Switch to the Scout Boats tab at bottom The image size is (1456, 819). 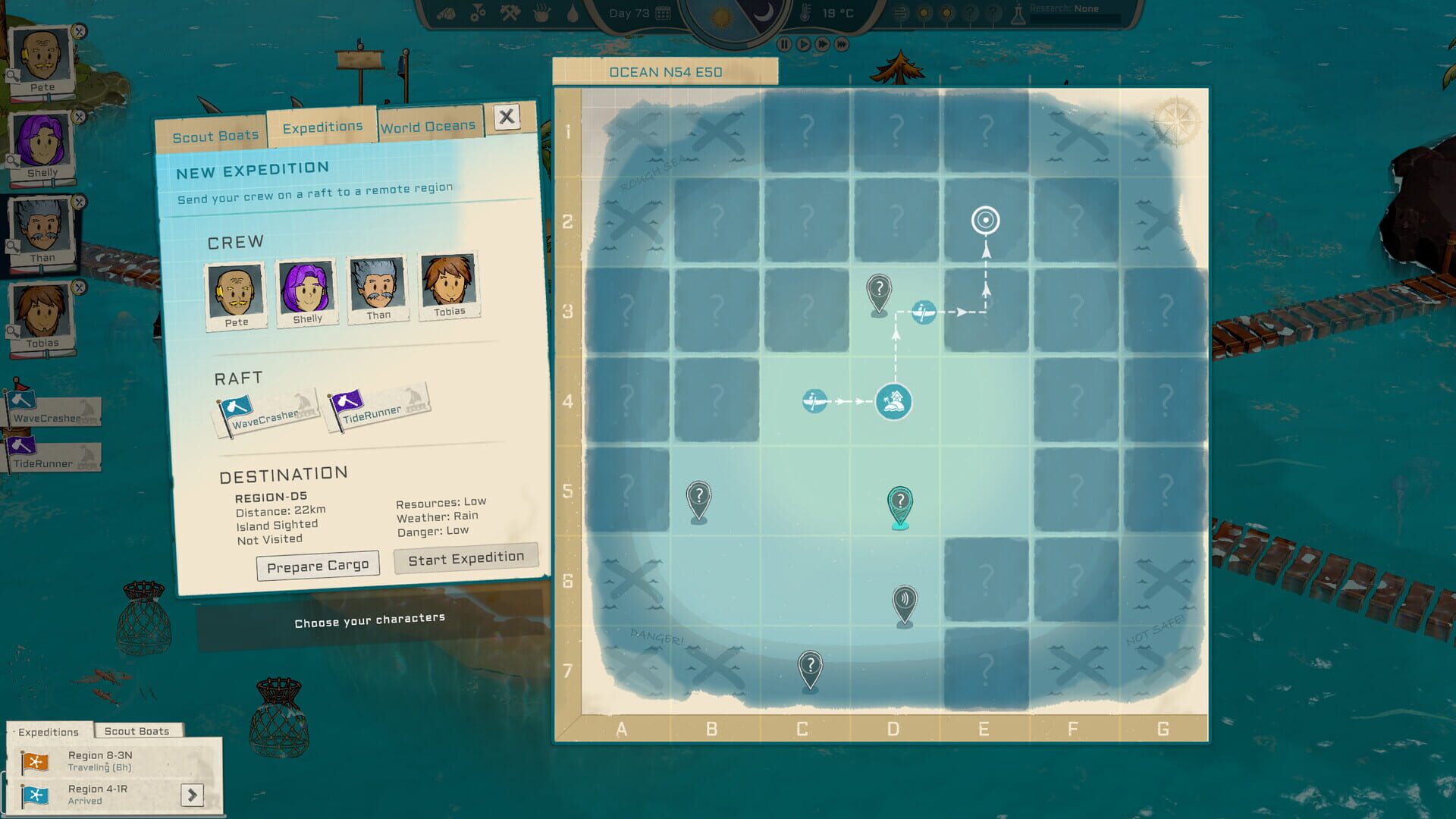click(138, 730)
